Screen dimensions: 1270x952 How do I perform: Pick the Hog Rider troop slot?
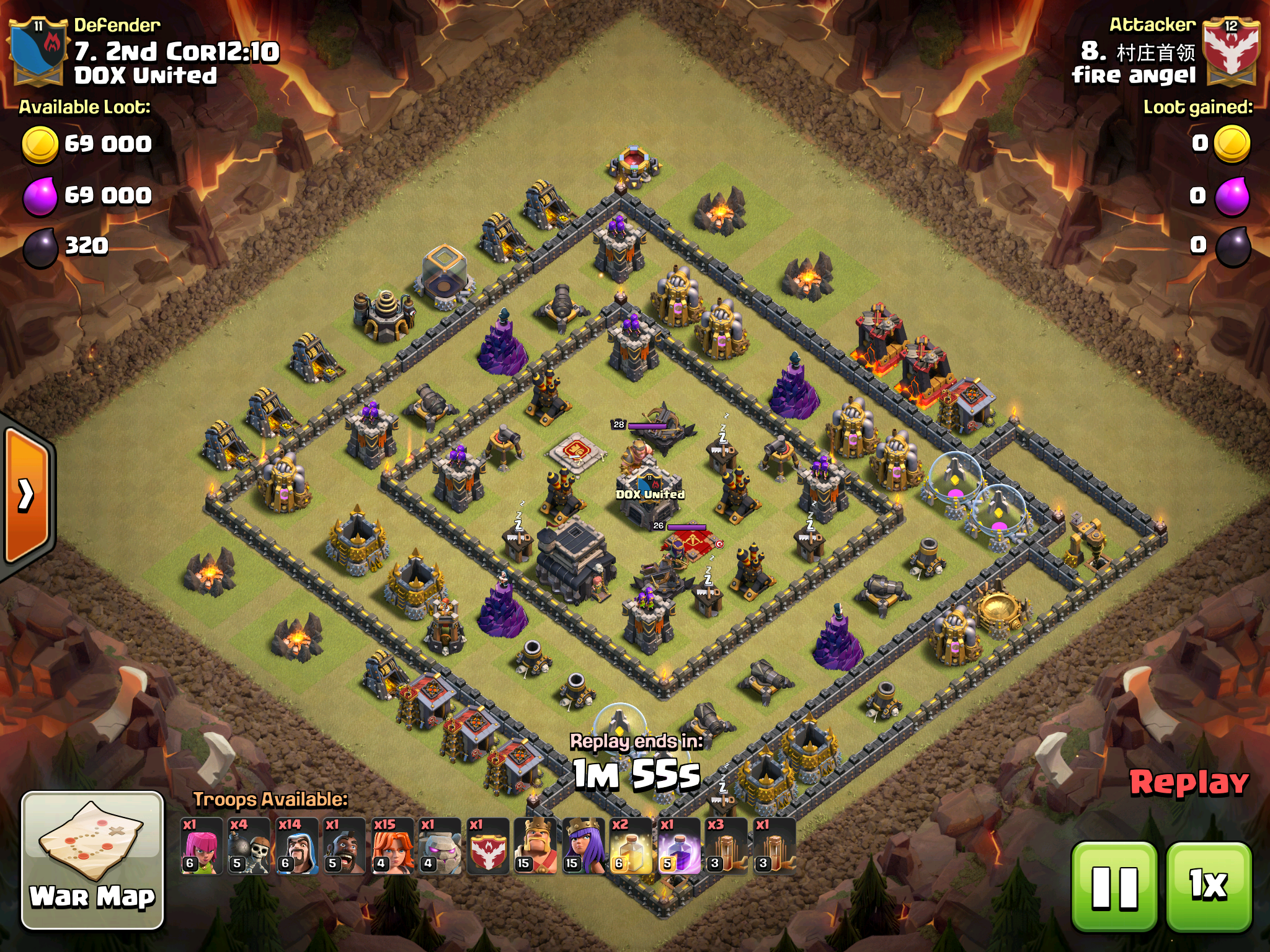pos(345,846)
